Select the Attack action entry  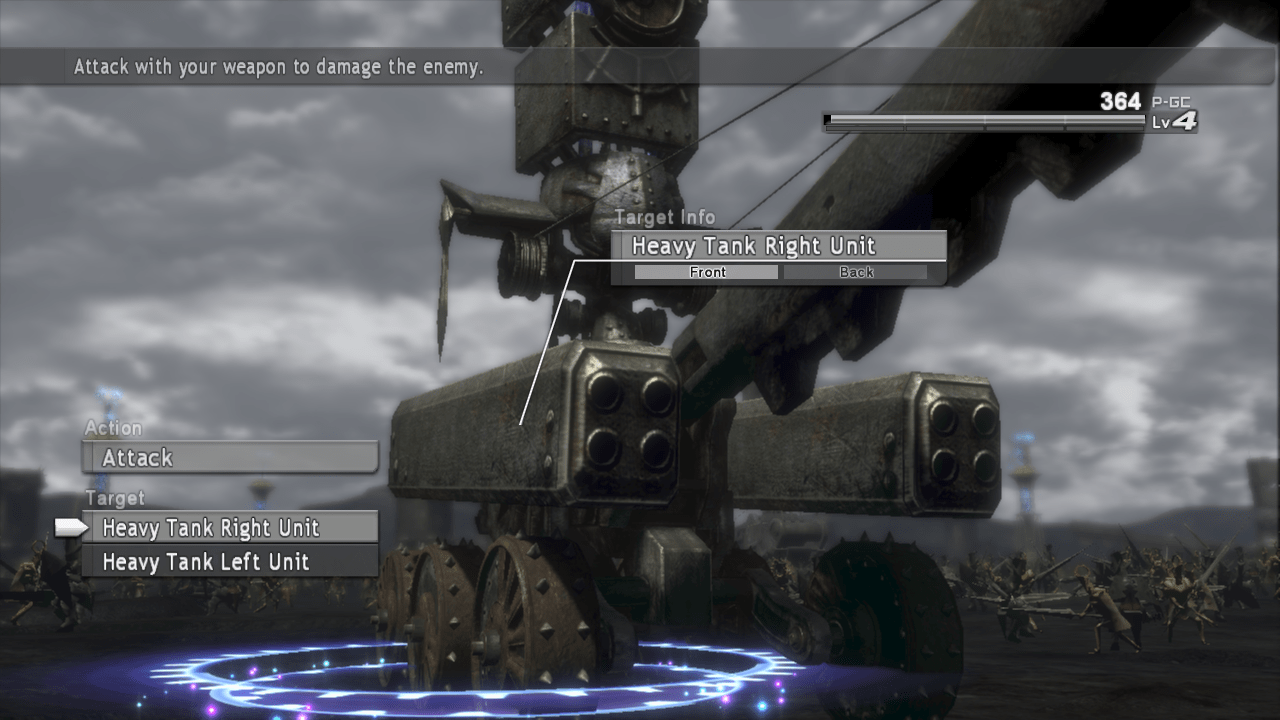tap(230, 458)
